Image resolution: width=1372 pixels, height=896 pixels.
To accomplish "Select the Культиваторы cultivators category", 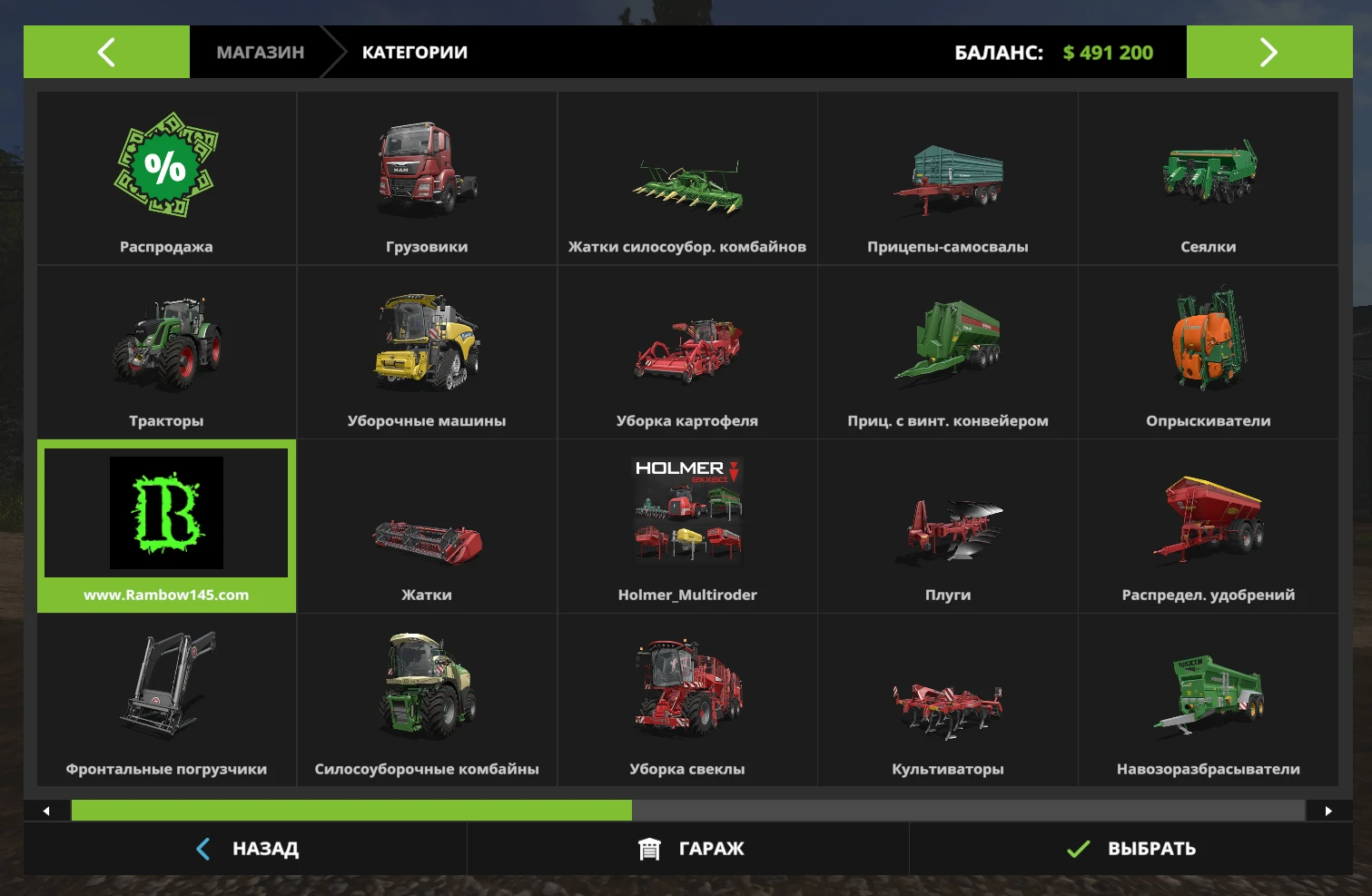I will point(947,699).
